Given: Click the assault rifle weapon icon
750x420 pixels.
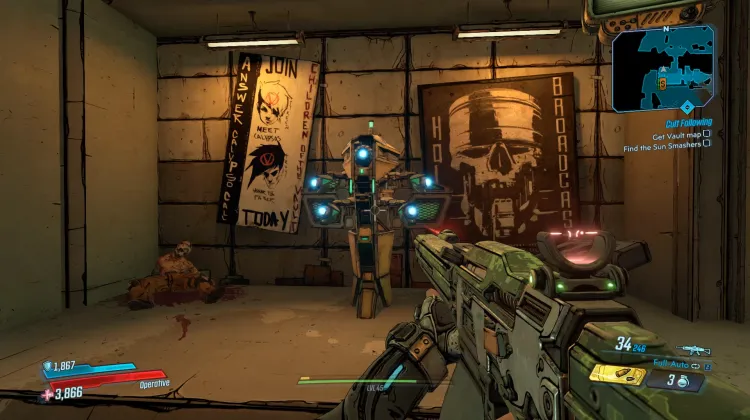Looking at the screenshot, I should click(x=693, y=349).
